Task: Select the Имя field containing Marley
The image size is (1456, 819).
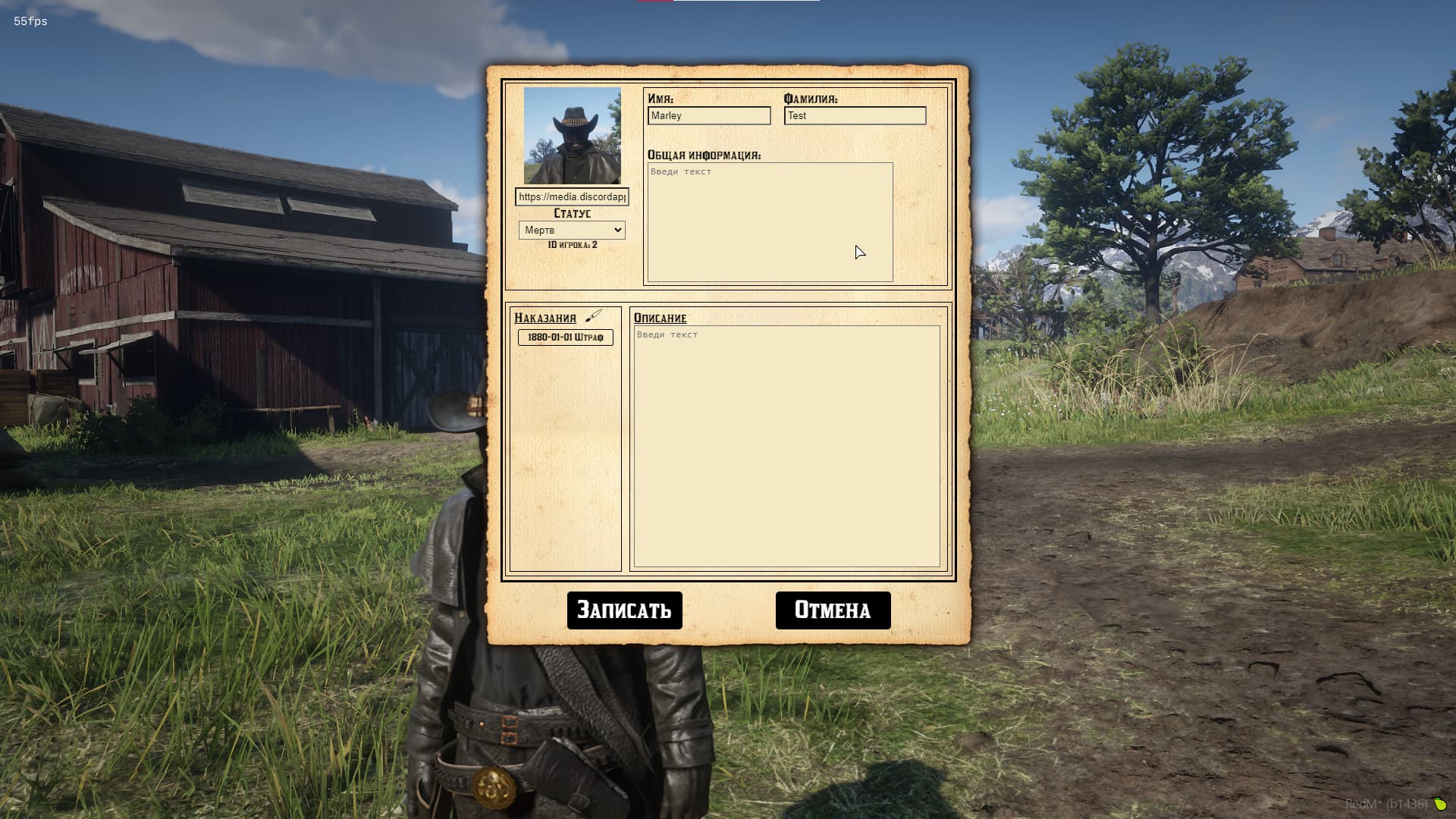Action: (x=708, y=115)
